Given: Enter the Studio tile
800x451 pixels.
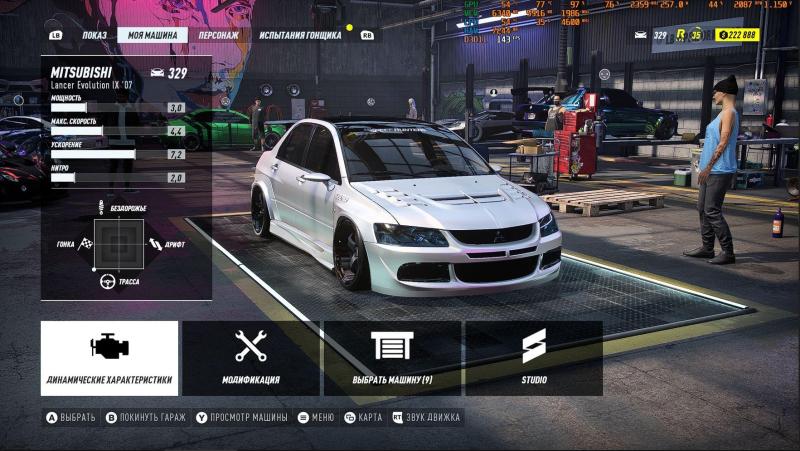Looking at the screenshot, I should point(533,358).
